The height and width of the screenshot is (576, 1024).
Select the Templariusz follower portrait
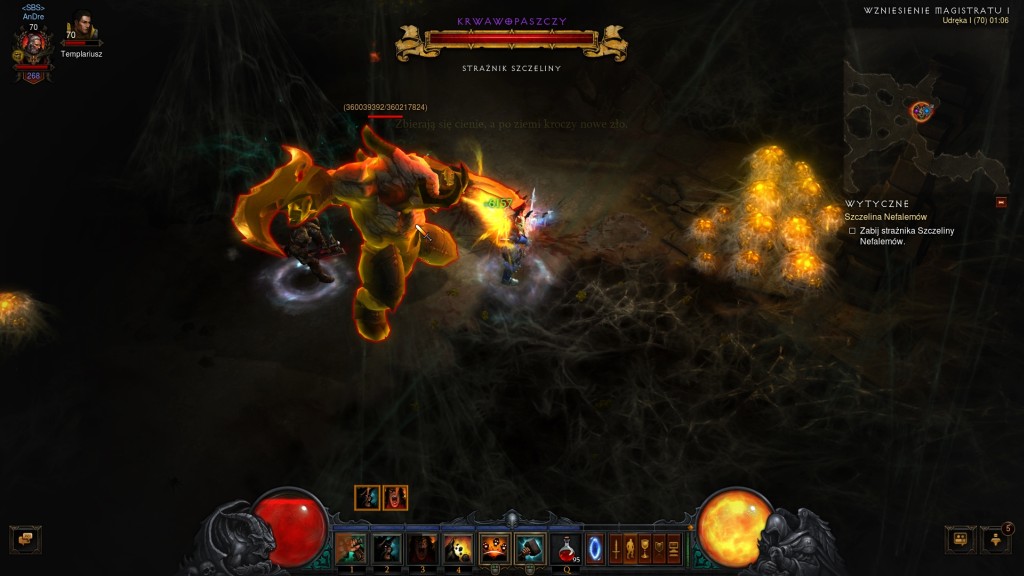coord(81,26)
